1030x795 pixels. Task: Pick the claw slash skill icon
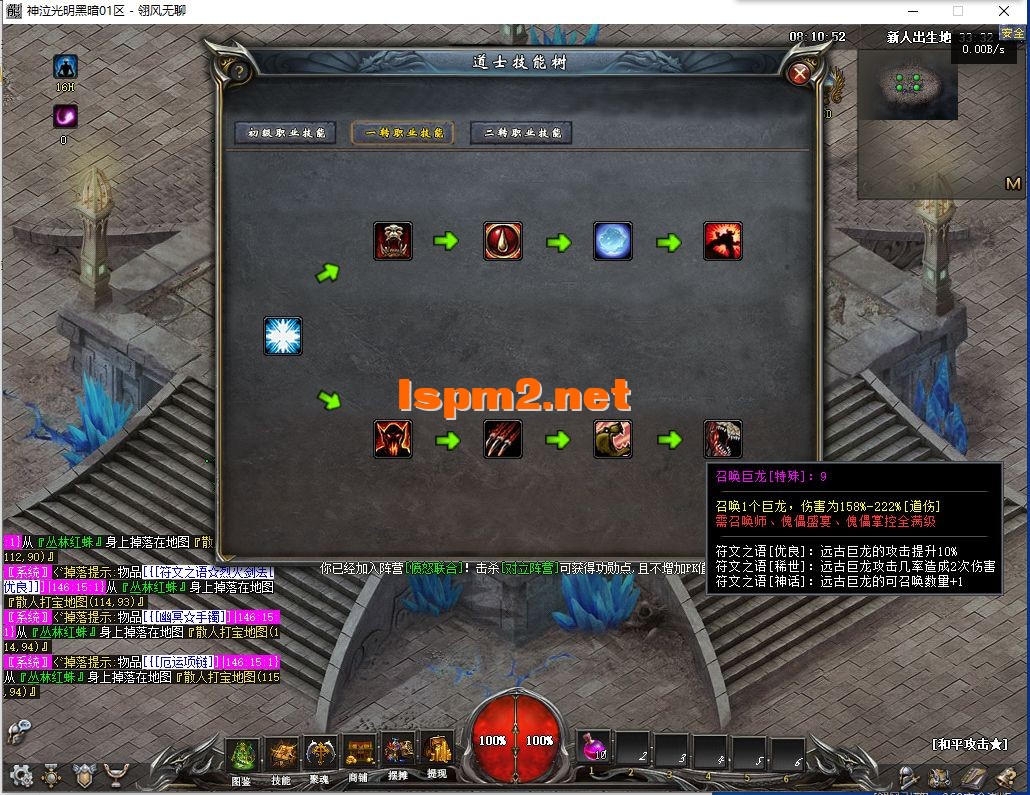coord(503,439)
